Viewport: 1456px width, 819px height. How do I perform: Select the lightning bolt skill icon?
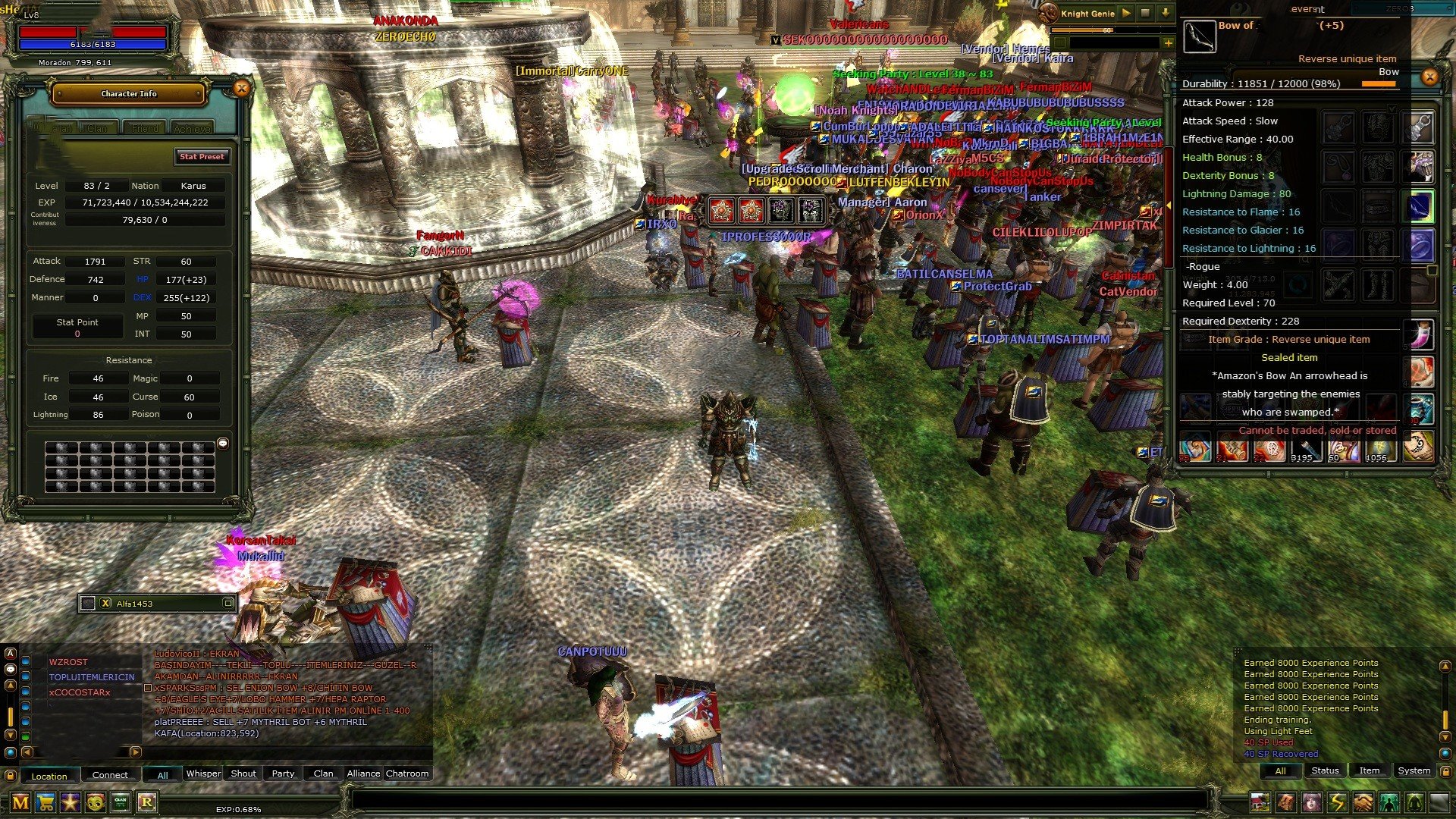click(1338, 802)
